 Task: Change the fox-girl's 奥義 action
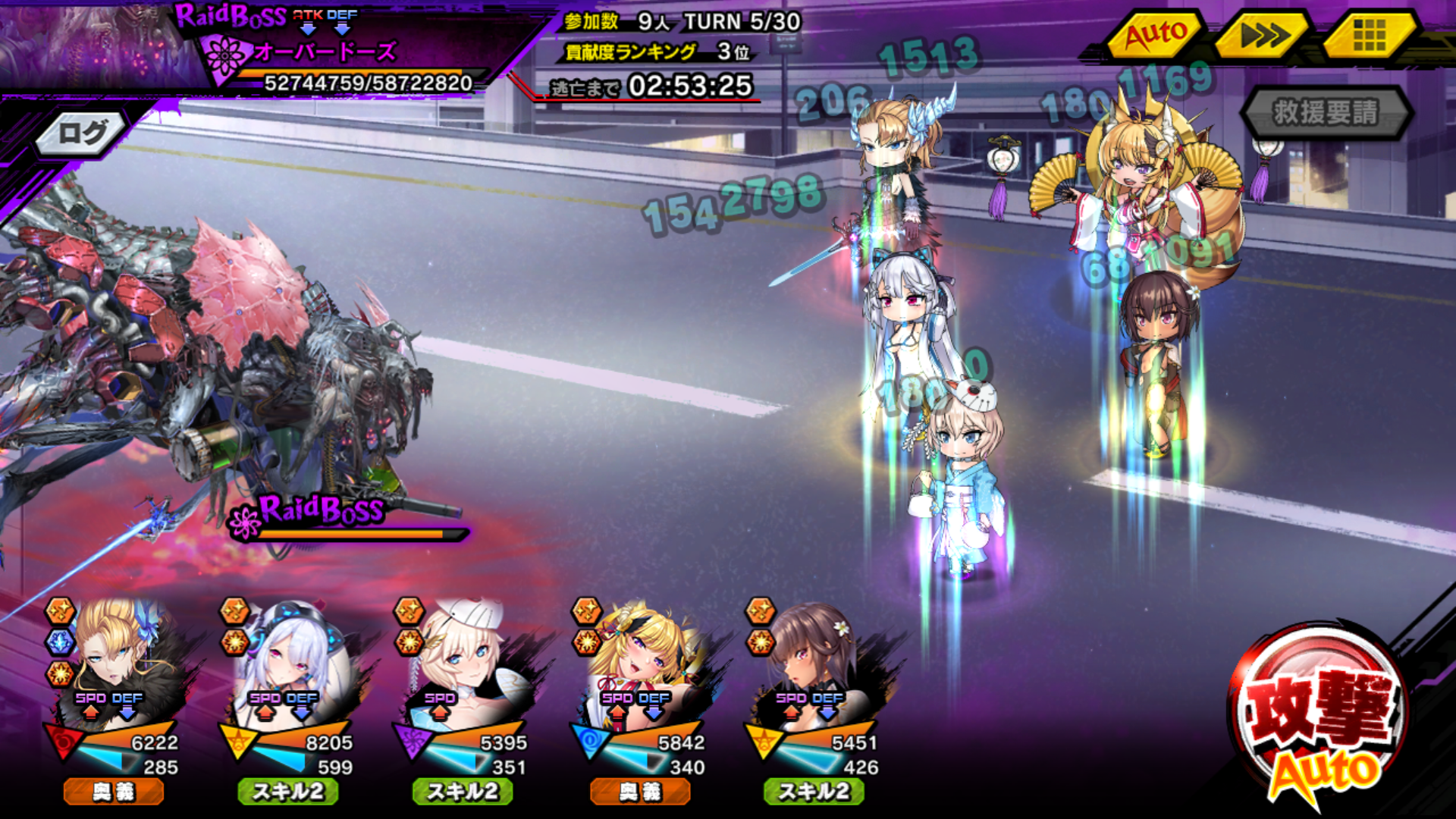click(641, 792)
